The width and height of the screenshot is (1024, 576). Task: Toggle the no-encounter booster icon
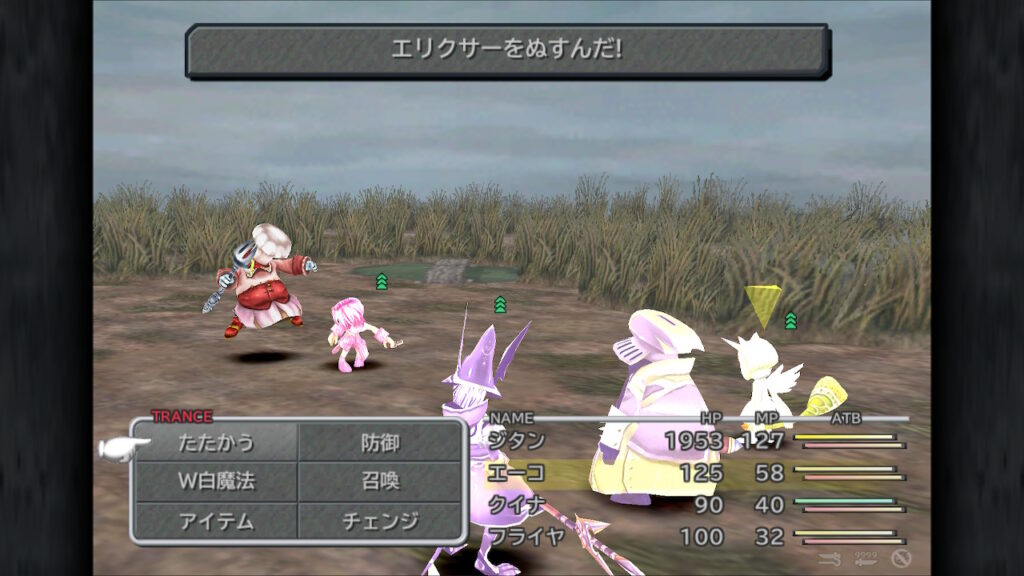[x=901, y=558]
